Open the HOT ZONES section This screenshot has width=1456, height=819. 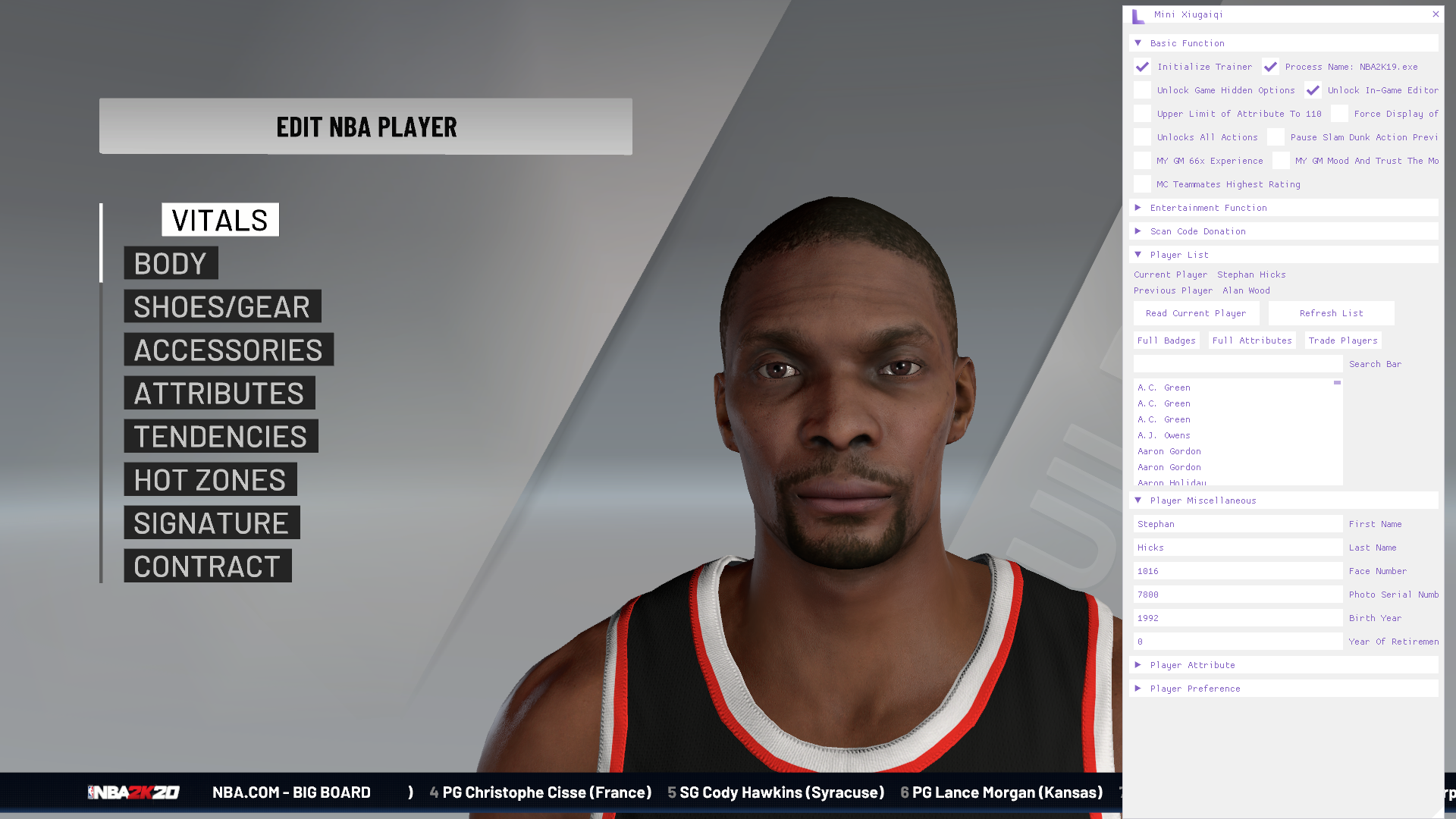[210, 479]
